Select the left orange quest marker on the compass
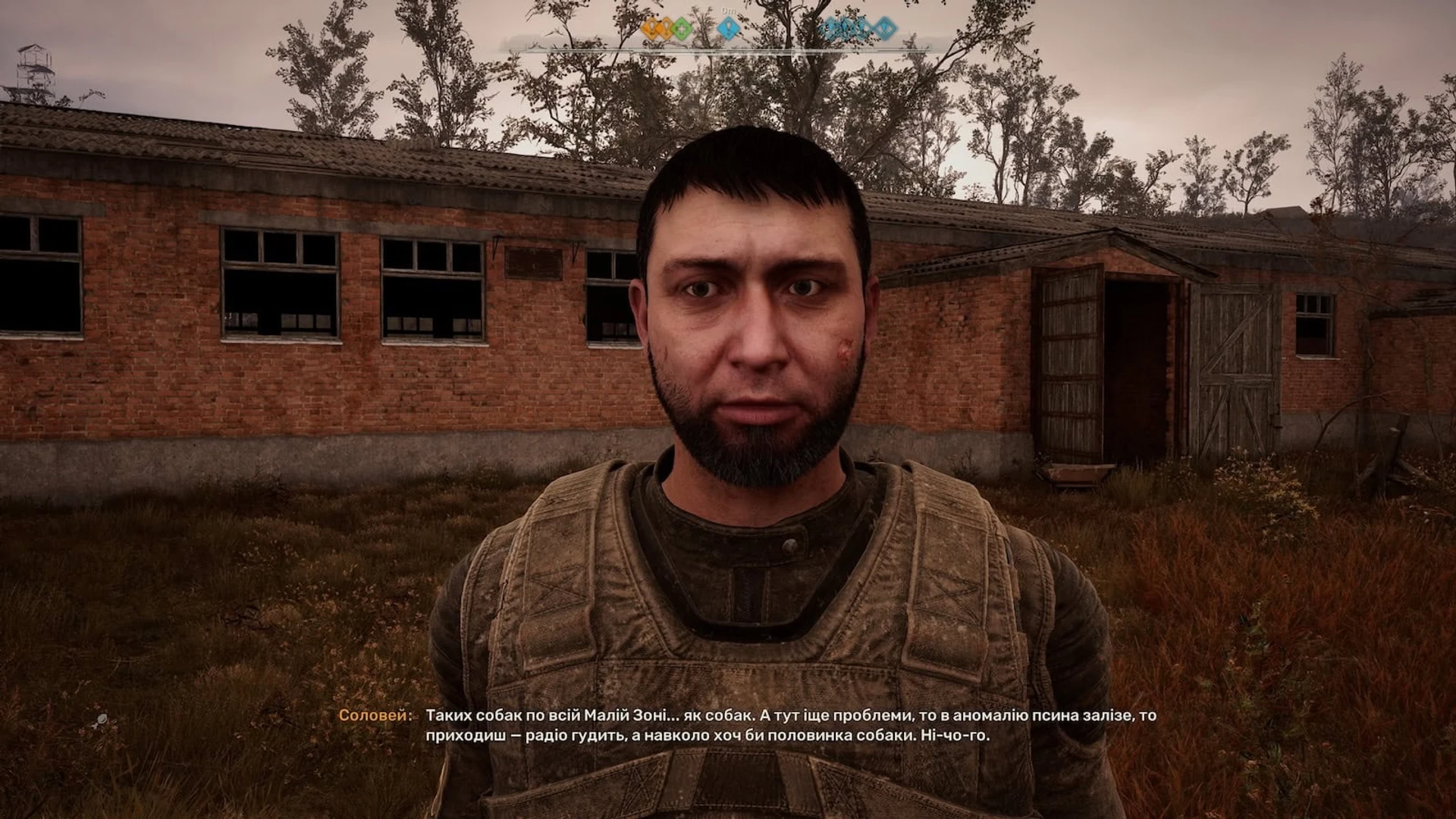The image size is (1456, 819). coord(651,29)
